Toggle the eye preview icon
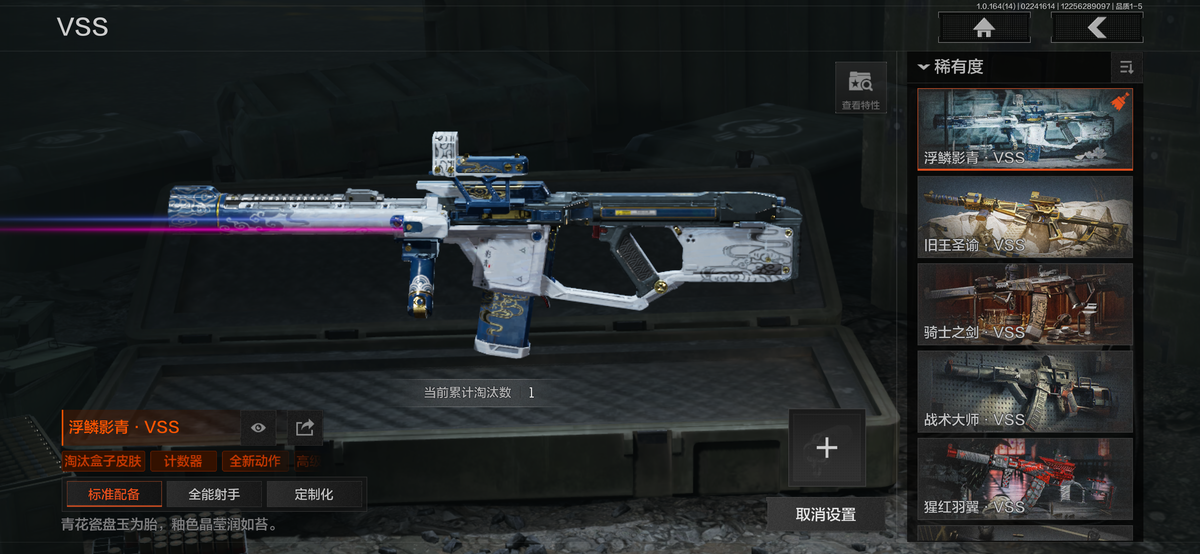Screen dimensions: 1200x554 [258, 428]
